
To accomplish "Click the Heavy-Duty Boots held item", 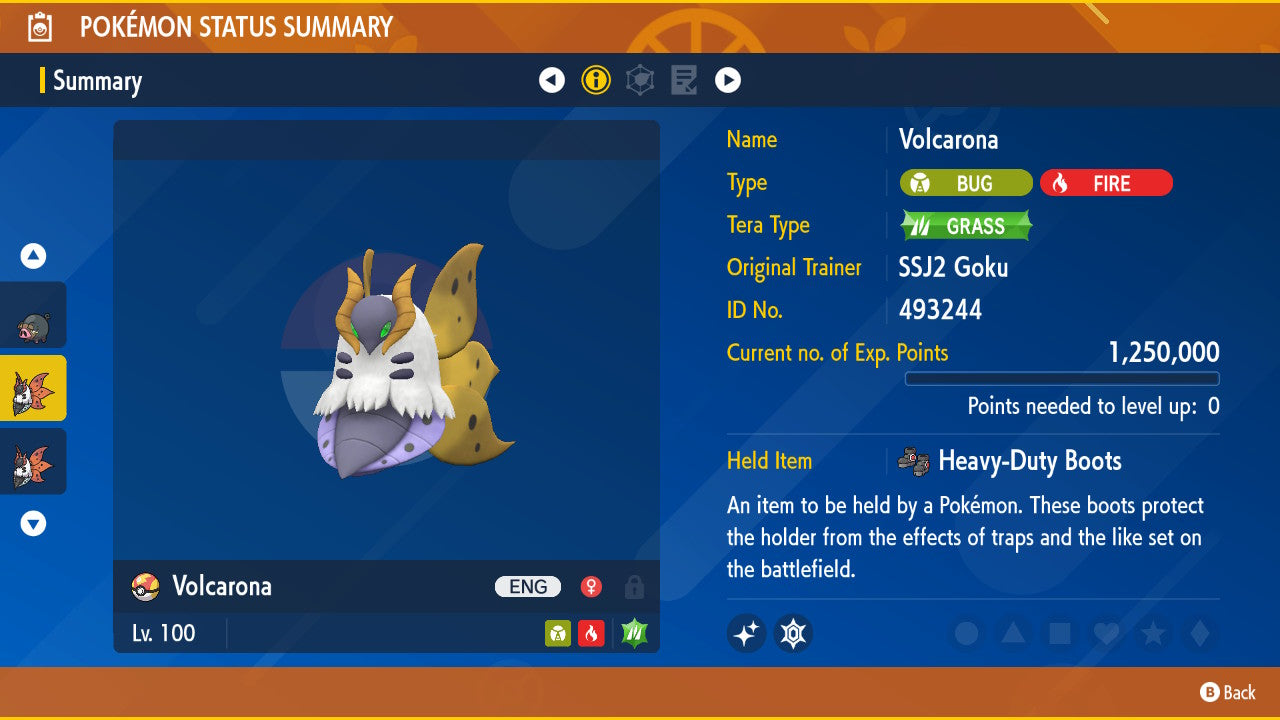I will pyautogui.click(x=1010, y=461).
